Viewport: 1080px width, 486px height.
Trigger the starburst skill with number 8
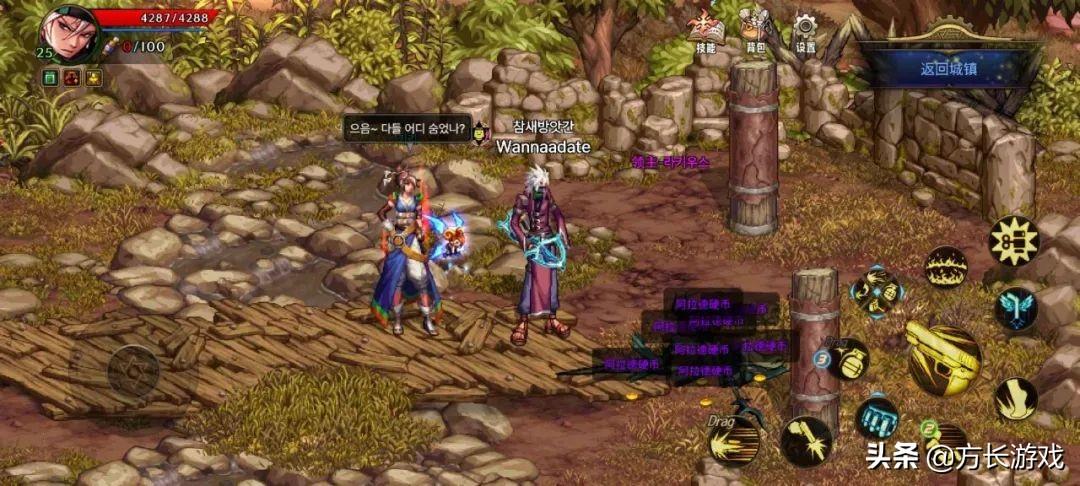pyautogui.click(x=1013, y=241)
